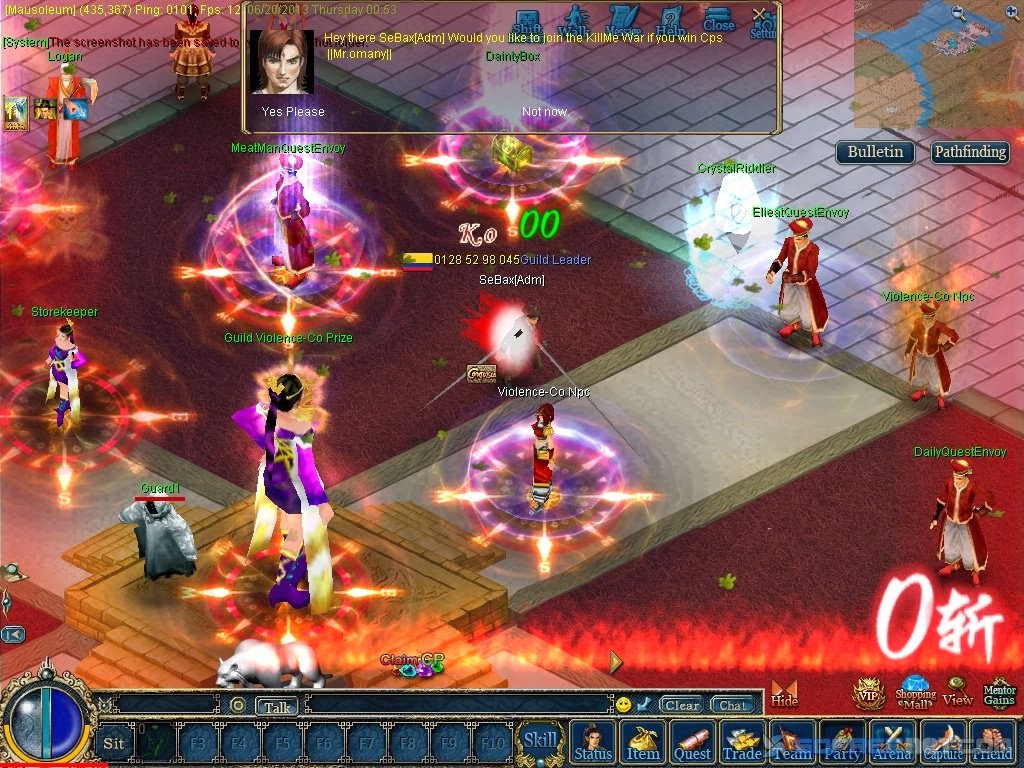
Task: Activate the Pathfinding button
Action: (x=969, y=152)
